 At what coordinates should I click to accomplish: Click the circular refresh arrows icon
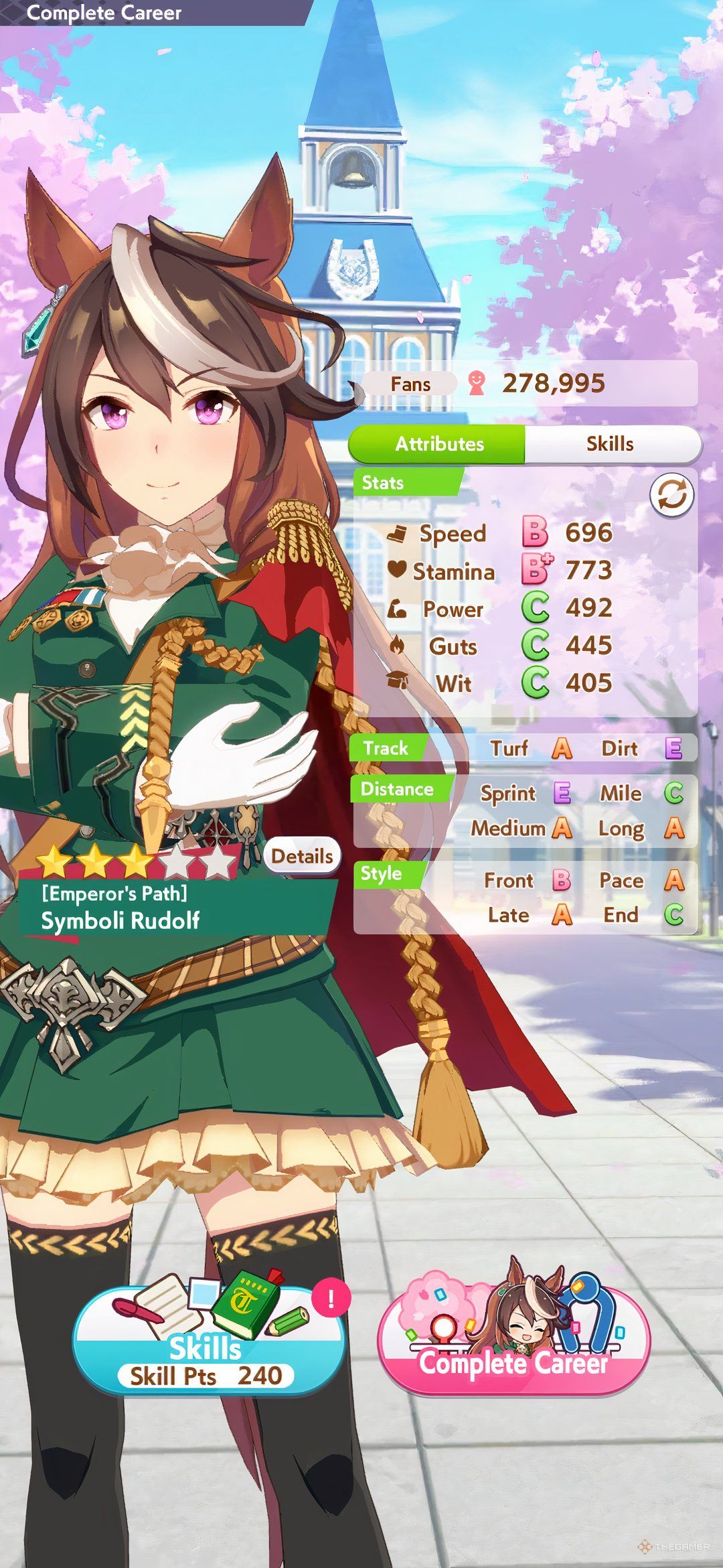[671, 496]
